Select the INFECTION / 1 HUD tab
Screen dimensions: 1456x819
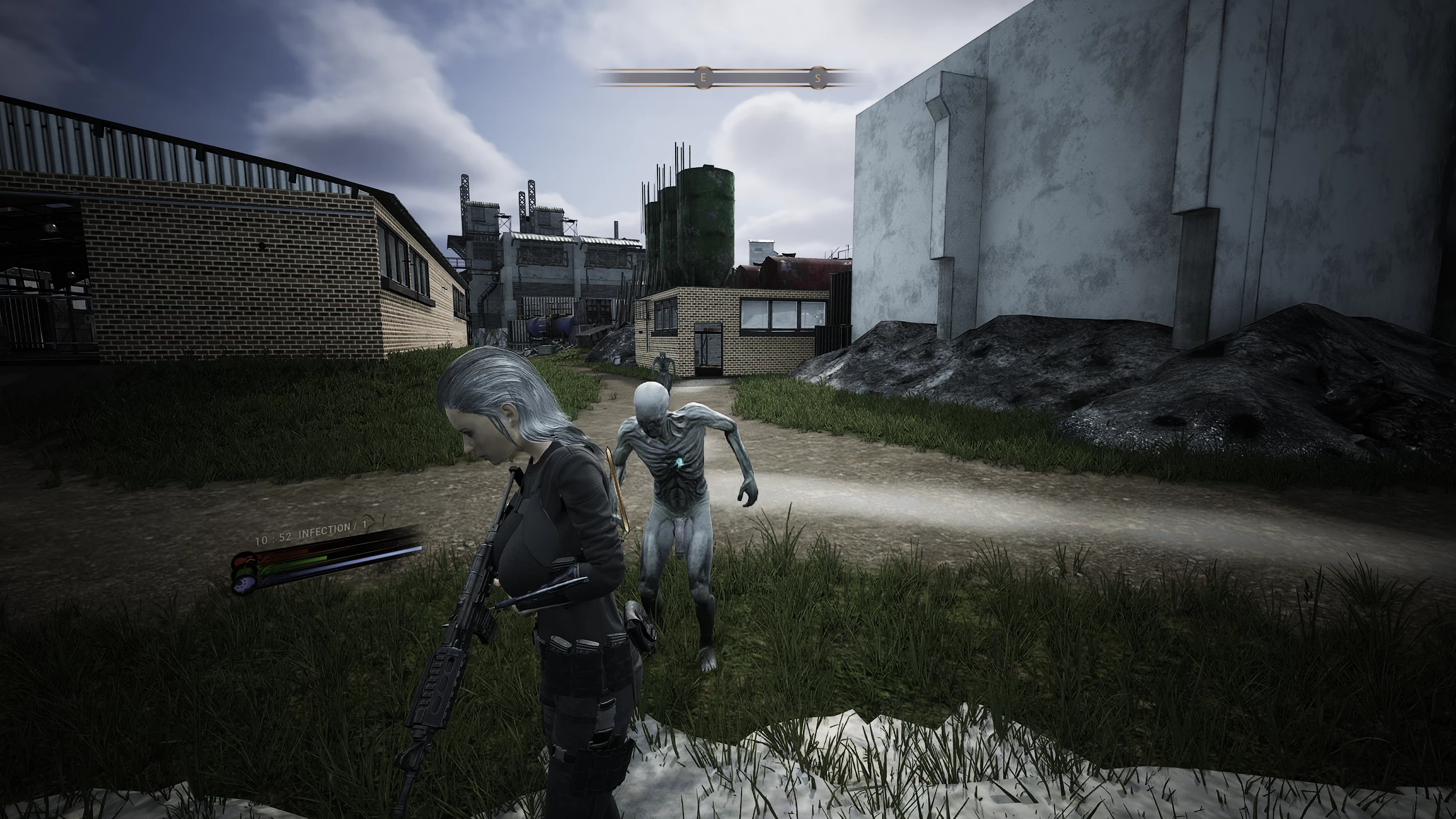[x=327, y=532]
